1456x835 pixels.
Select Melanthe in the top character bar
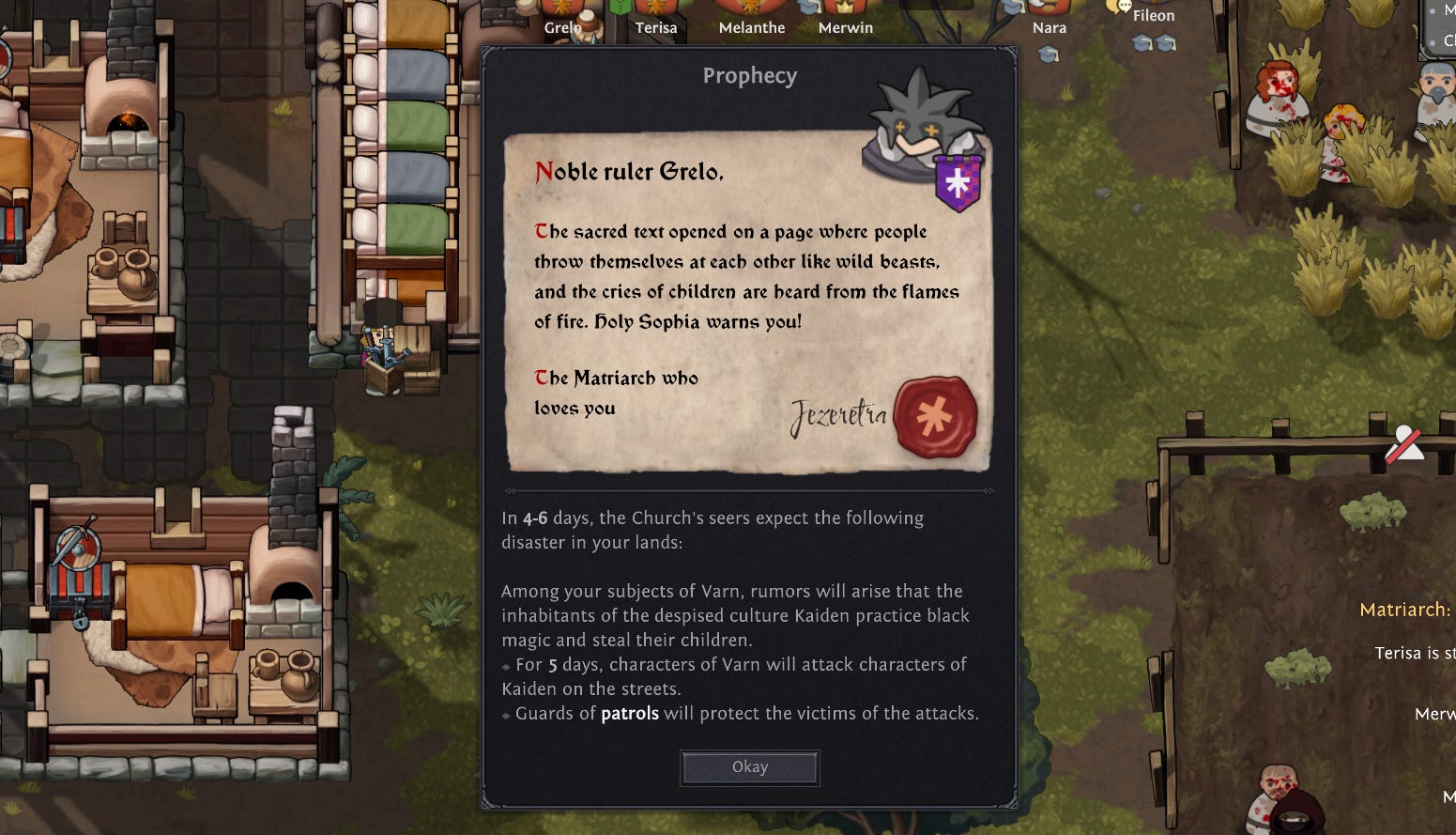[751, 26]
